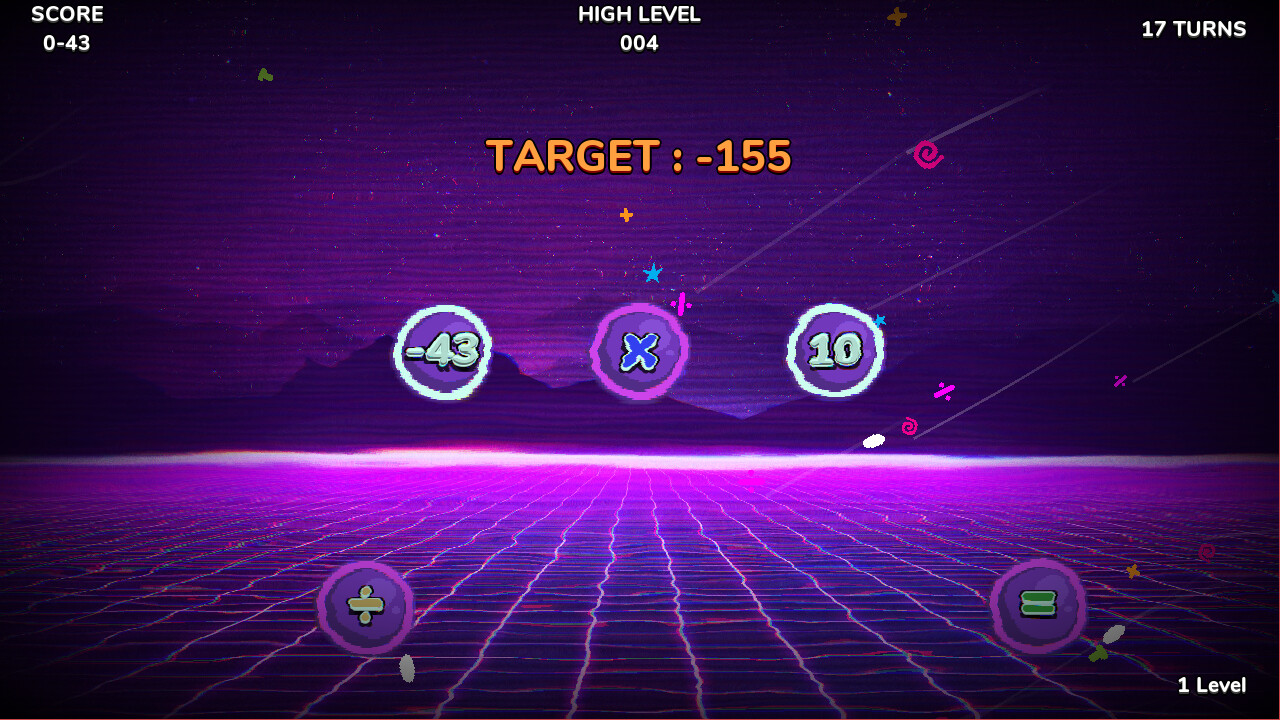Expand the 1 Level indicator
The image size is (1280, 720).
coord(1212,685)
